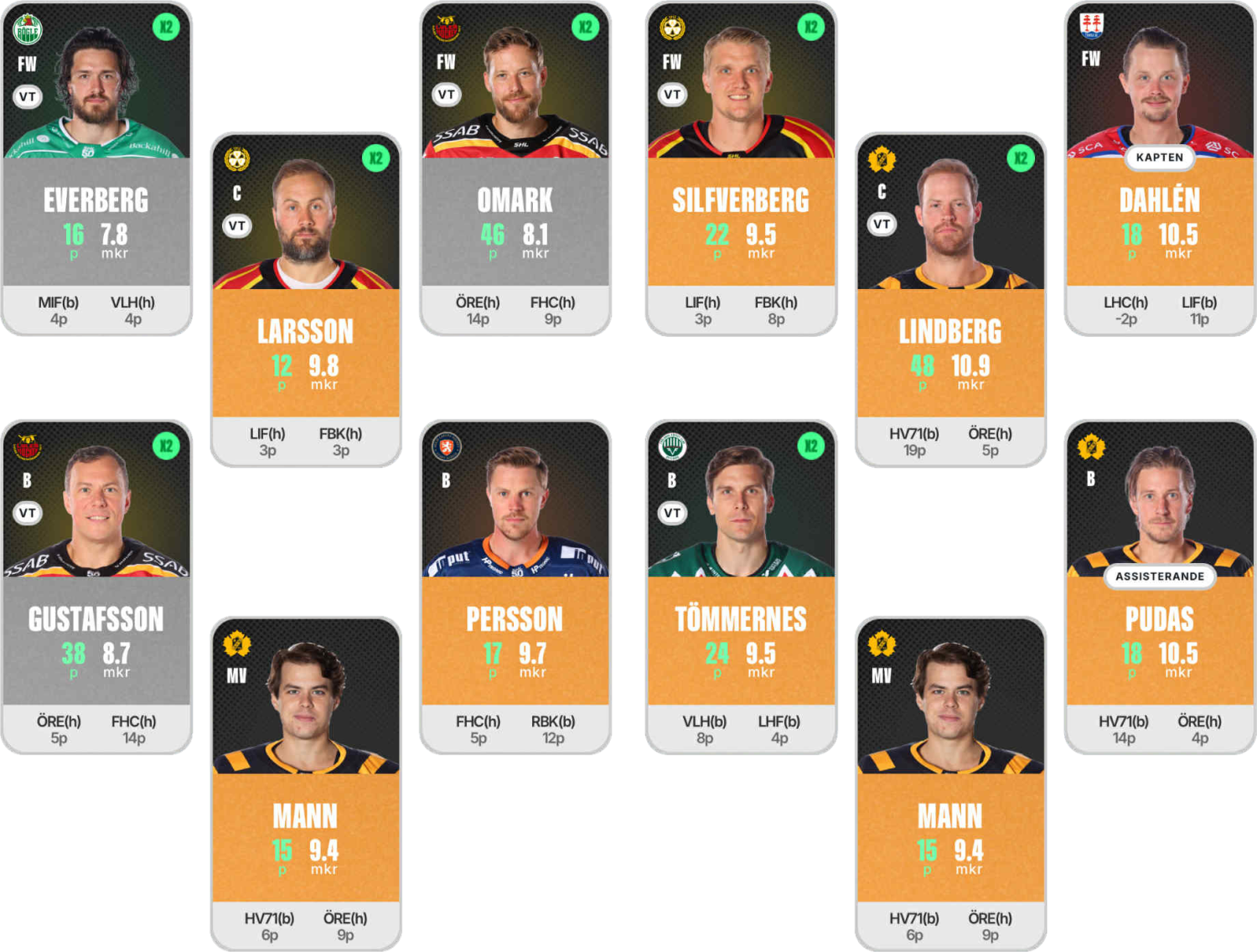Image resolution: width=1257 pixels, height=952 pixels.
Task: Select the Everberg forward card
Action: [x=96, y=201]
